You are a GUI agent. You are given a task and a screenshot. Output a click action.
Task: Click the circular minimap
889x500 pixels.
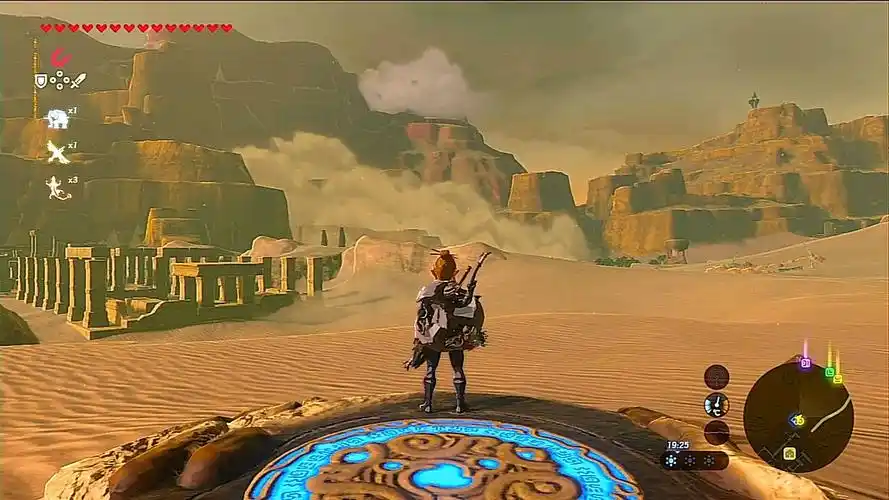797,415
